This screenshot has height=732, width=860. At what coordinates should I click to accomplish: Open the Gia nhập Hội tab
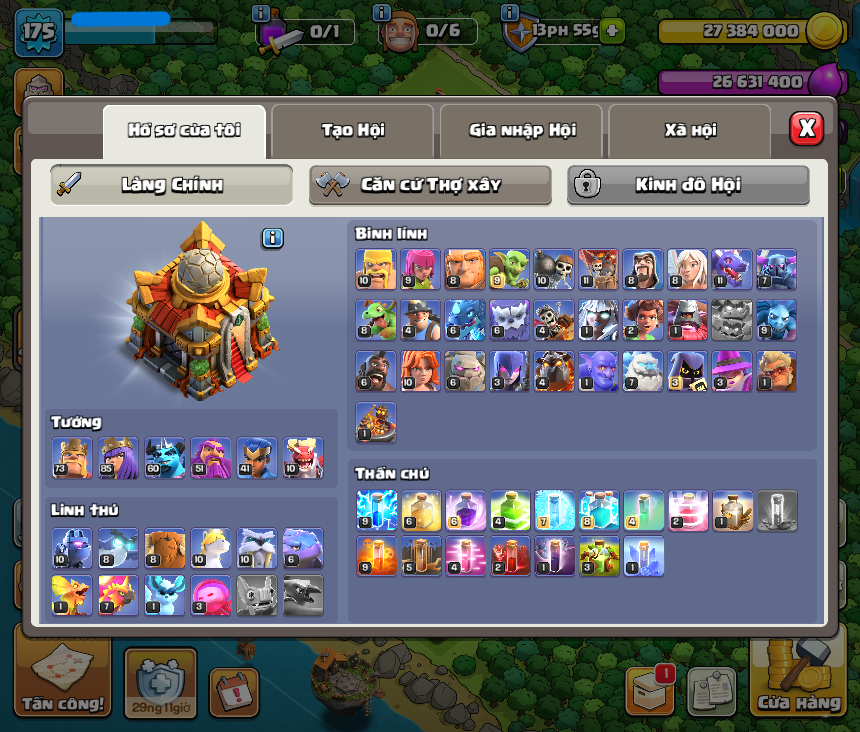pos(521,130)
